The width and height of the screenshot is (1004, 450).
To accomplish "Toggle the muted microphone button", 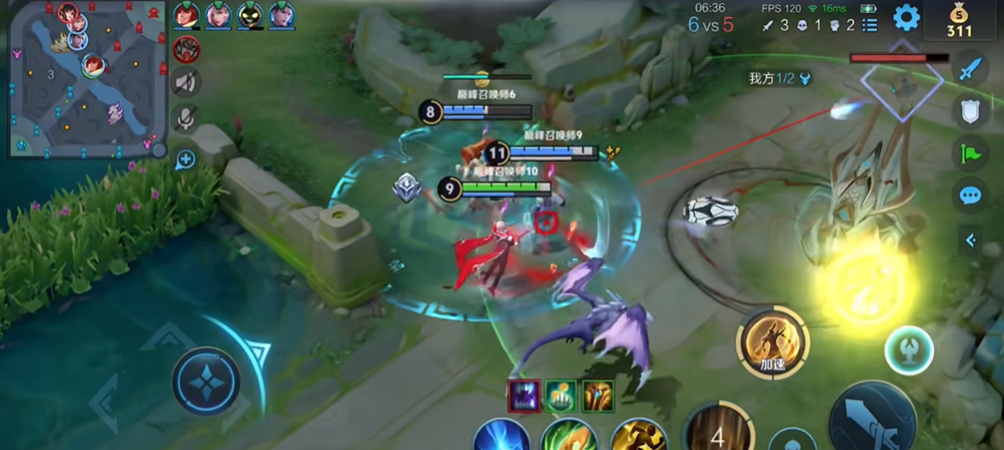I will [186, 119].
